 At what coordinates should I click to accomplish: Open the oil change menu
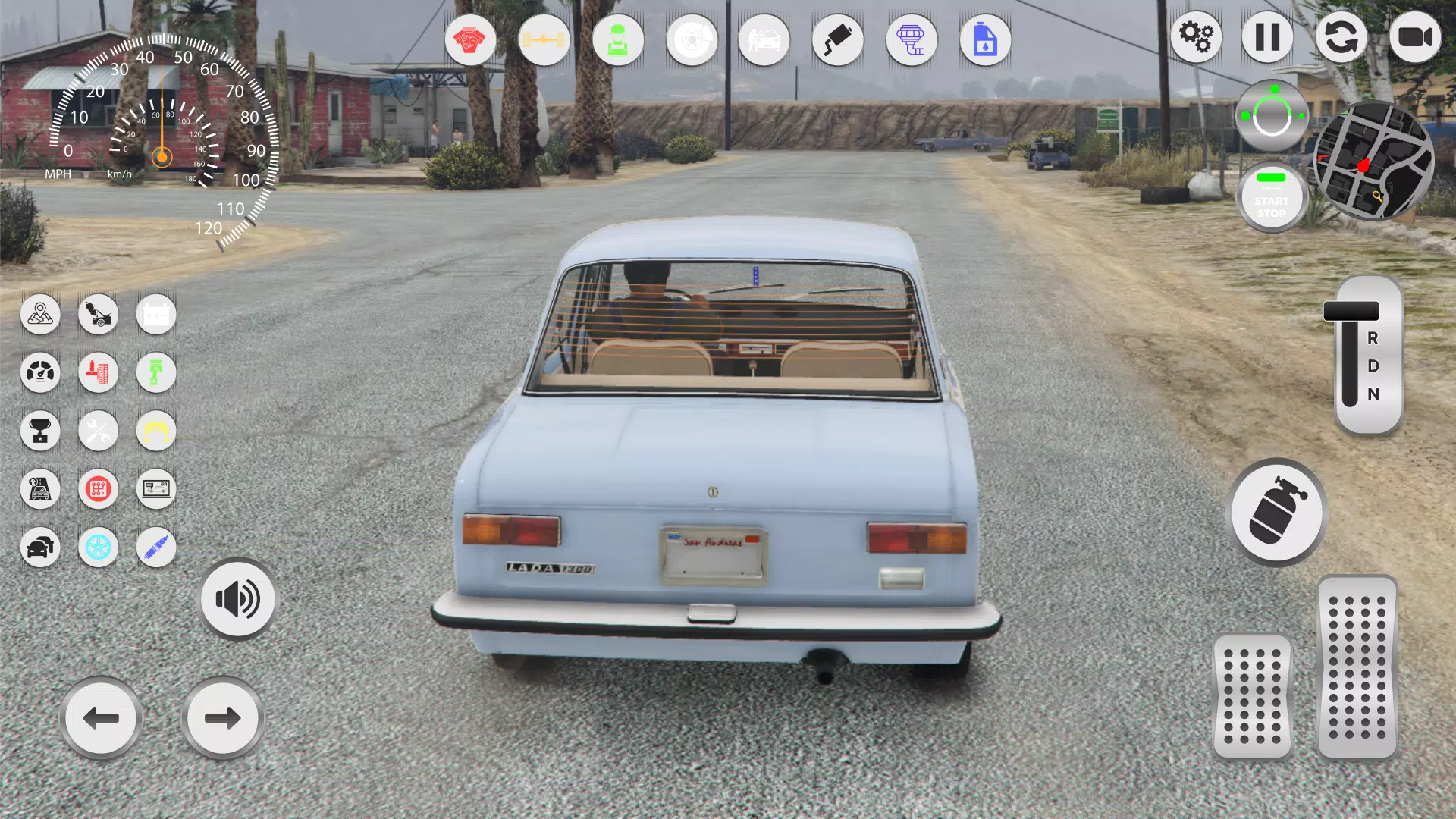click(985, 39)
